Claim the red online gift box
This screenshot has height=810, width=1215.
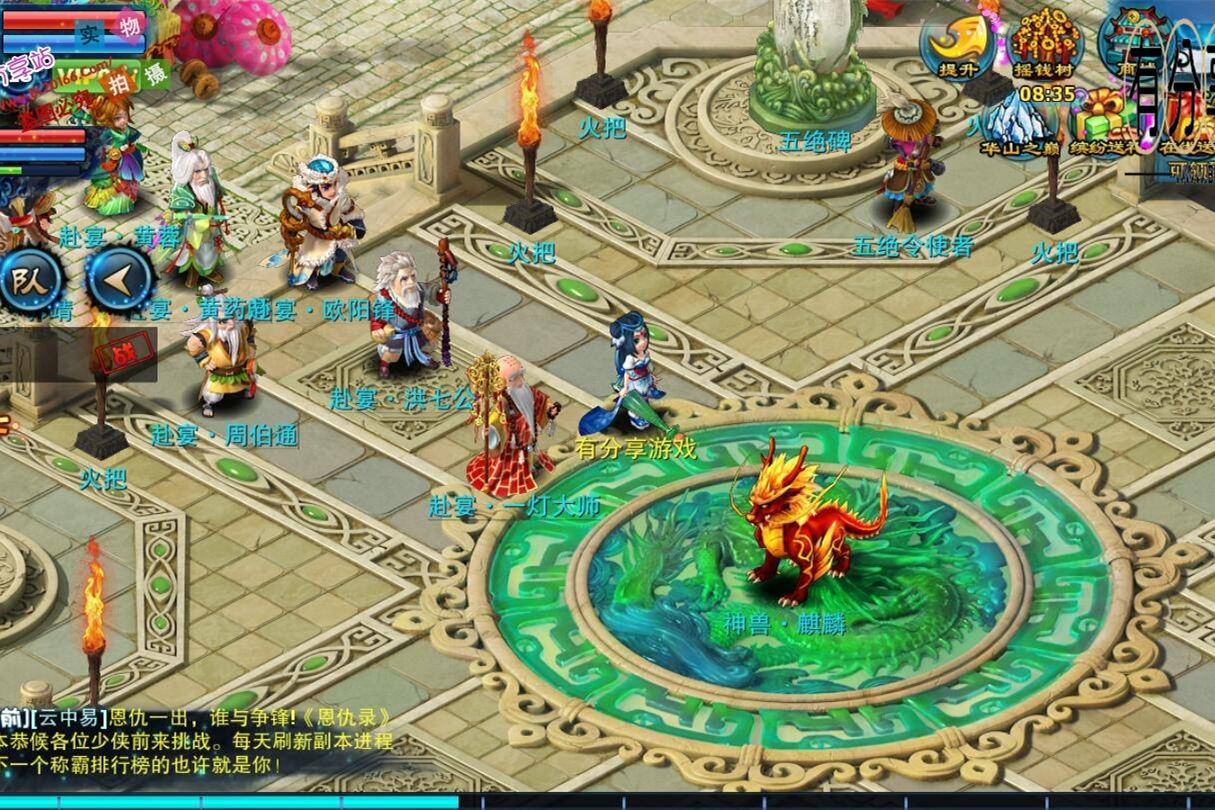click(1190, 120)
